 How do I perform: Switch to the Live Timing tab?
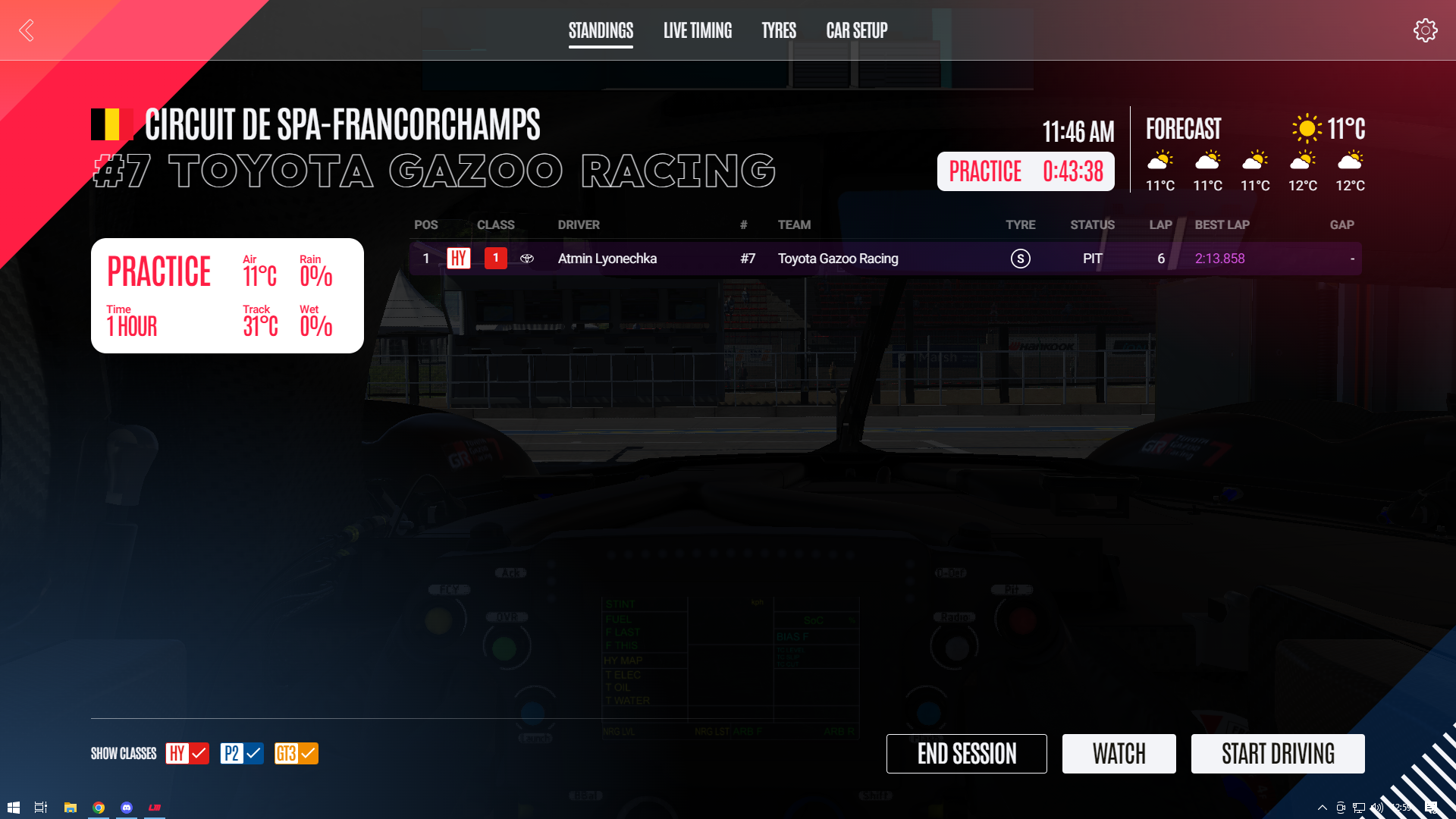[x=697, y=30]
